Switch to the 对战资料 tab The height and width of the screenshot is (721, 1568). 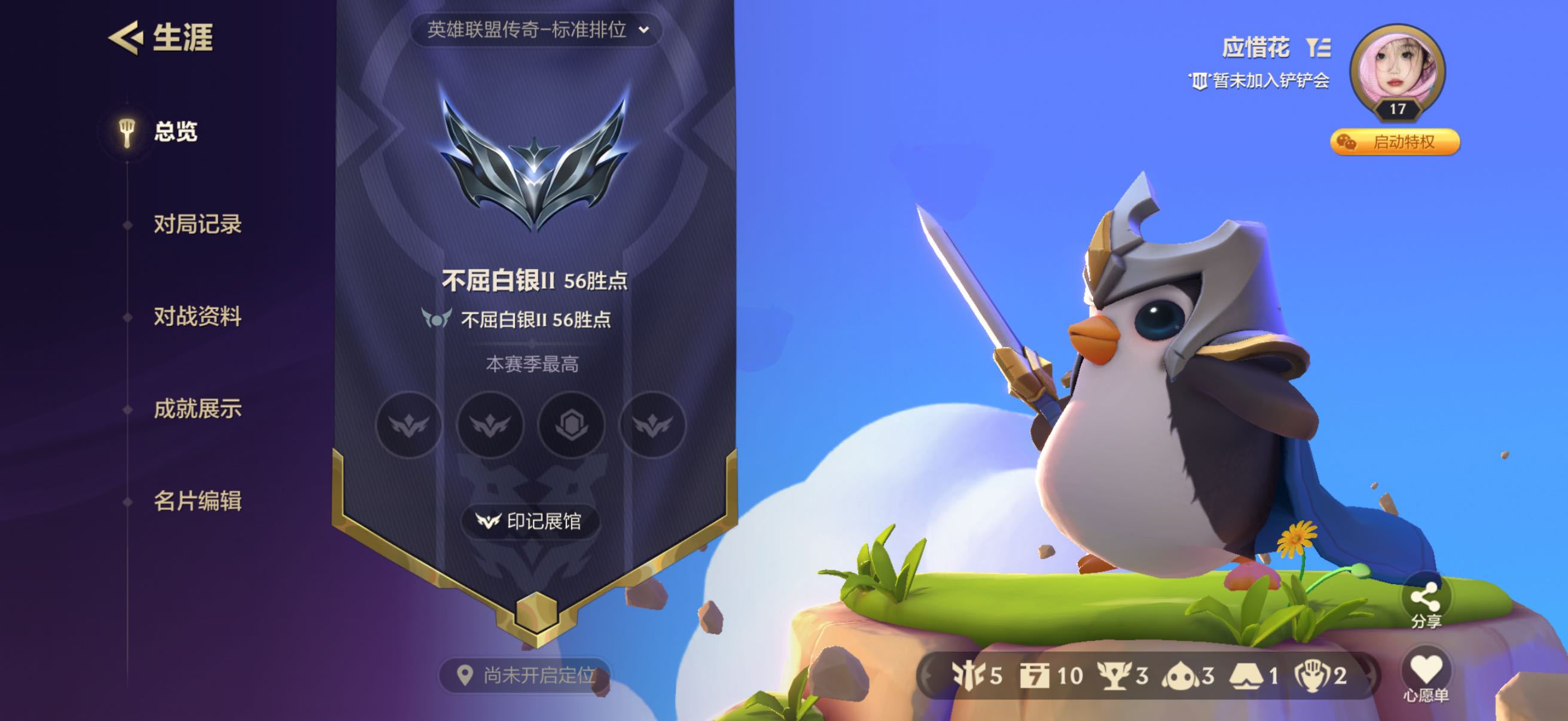pyautogui.click(x=197, y=316)
